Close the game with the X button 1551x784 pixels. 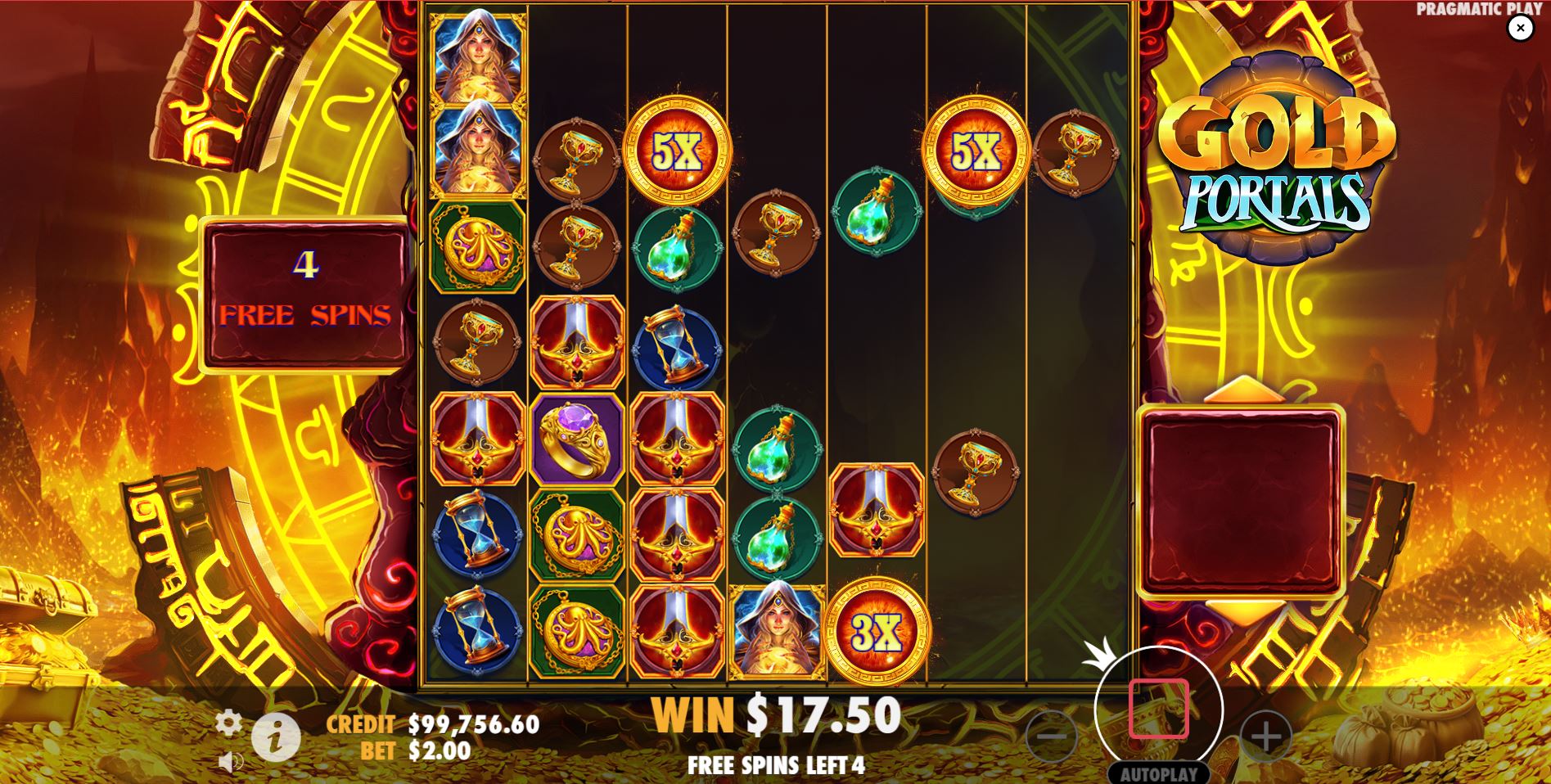[1518, 29]
